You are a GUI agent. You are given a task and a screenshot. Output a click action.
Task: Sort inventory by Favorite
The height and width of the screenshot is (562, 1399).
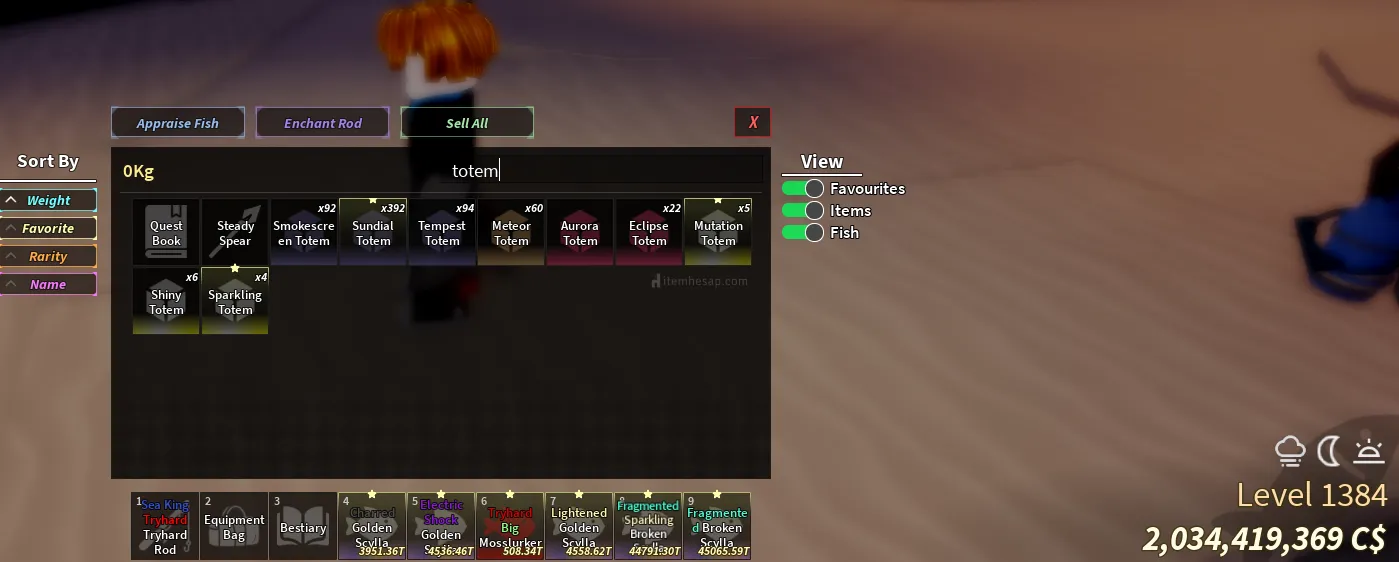coord(48,228)
